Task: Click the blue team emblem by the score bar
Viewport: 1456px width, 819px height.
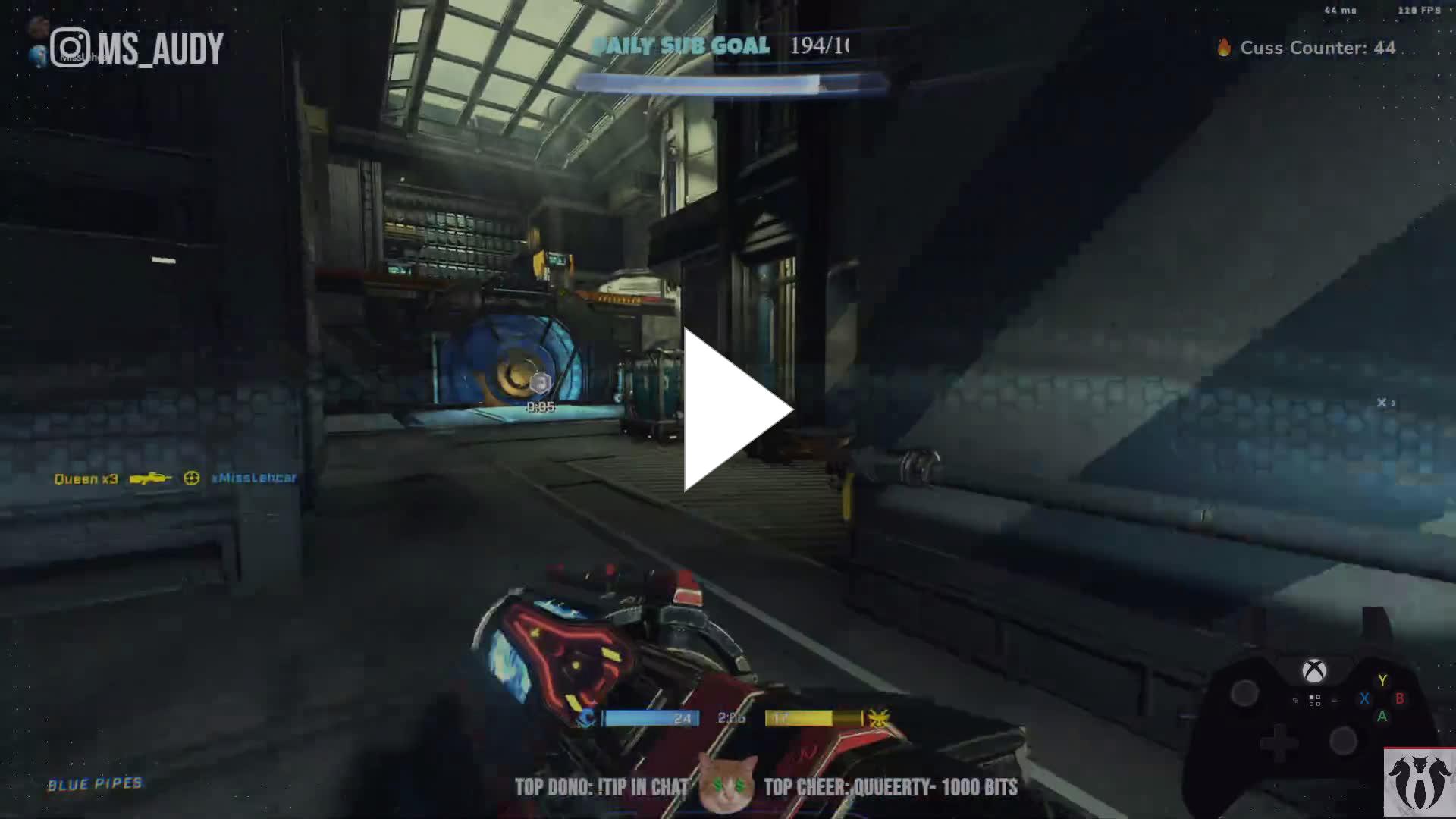Action: 586,717
